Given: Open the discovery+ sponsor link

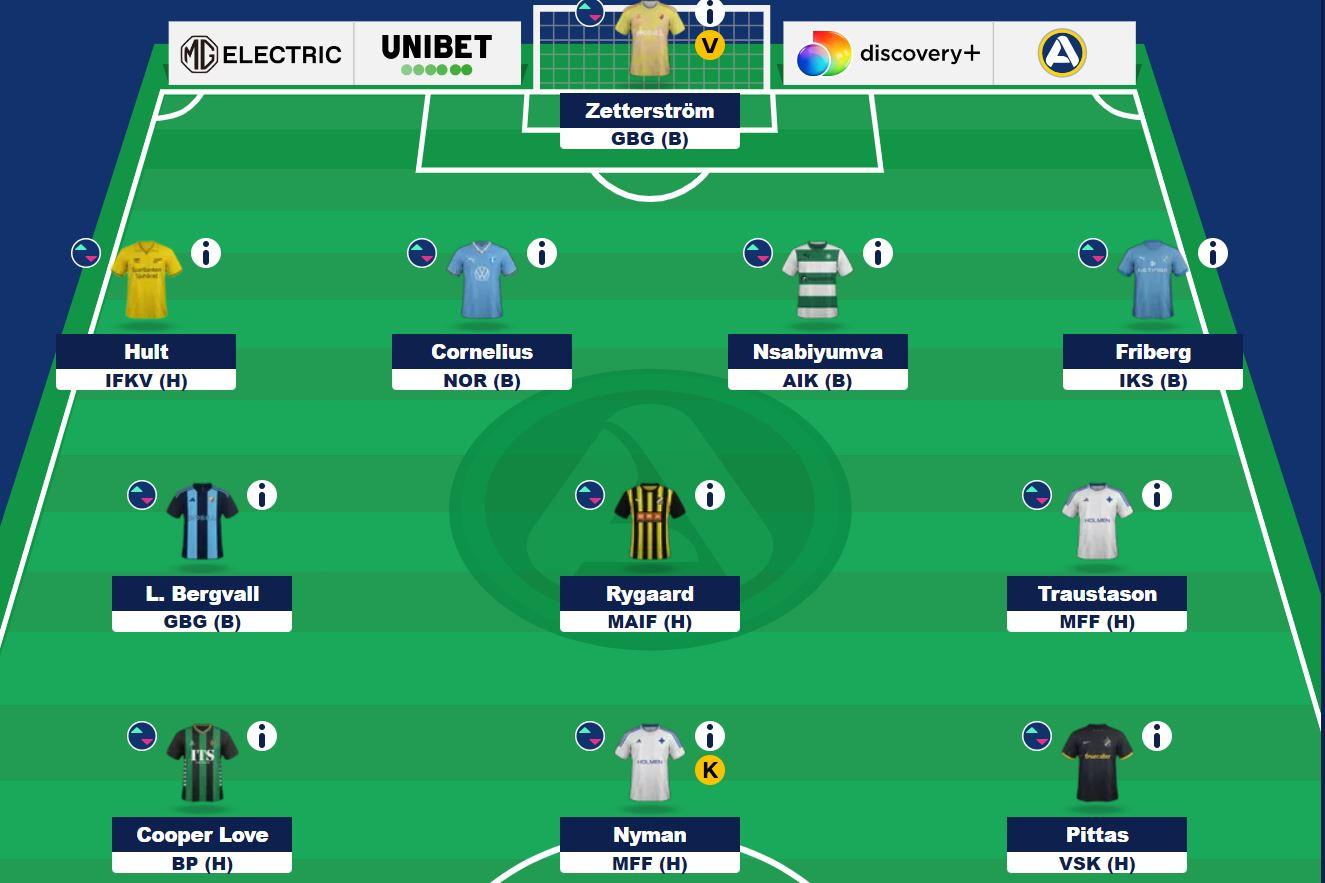Looking at the screenshot, I should [886, 52].
